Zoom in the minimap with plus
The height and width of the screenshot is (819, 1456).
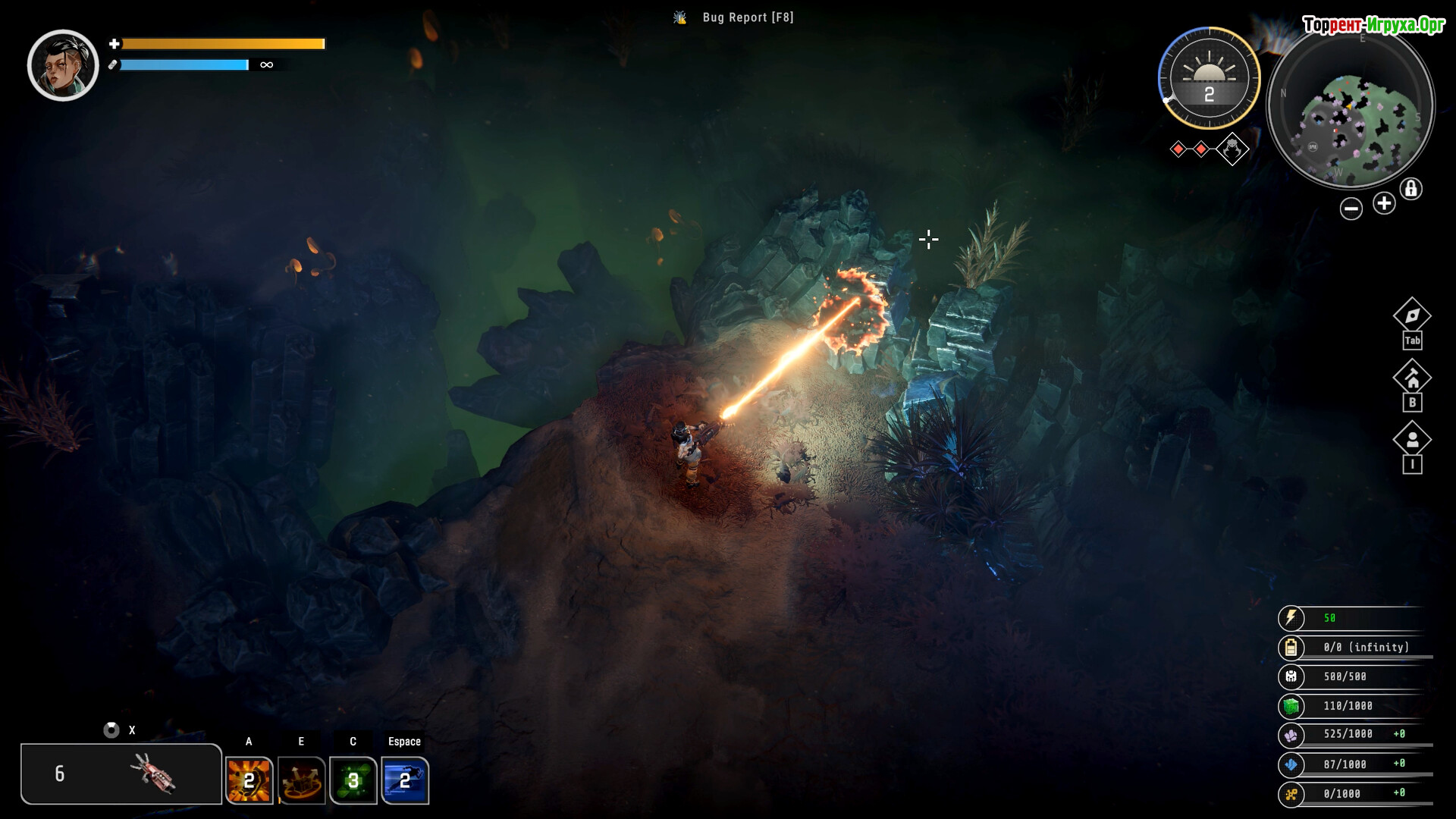pos(1384,203)
